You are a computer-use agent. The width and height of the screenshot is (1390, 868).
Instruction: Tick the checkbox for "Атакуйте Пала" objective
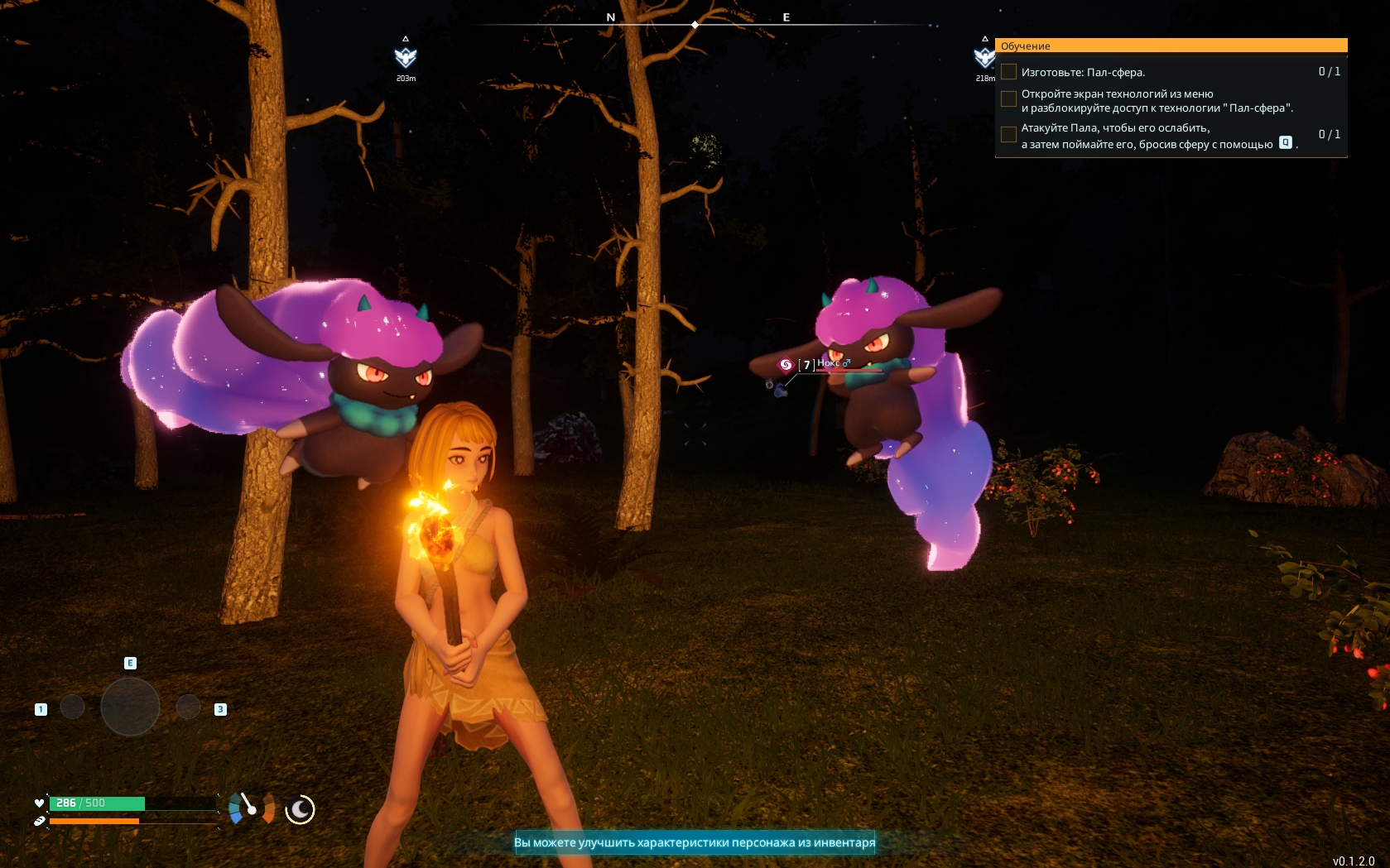tap(1008, 134)
